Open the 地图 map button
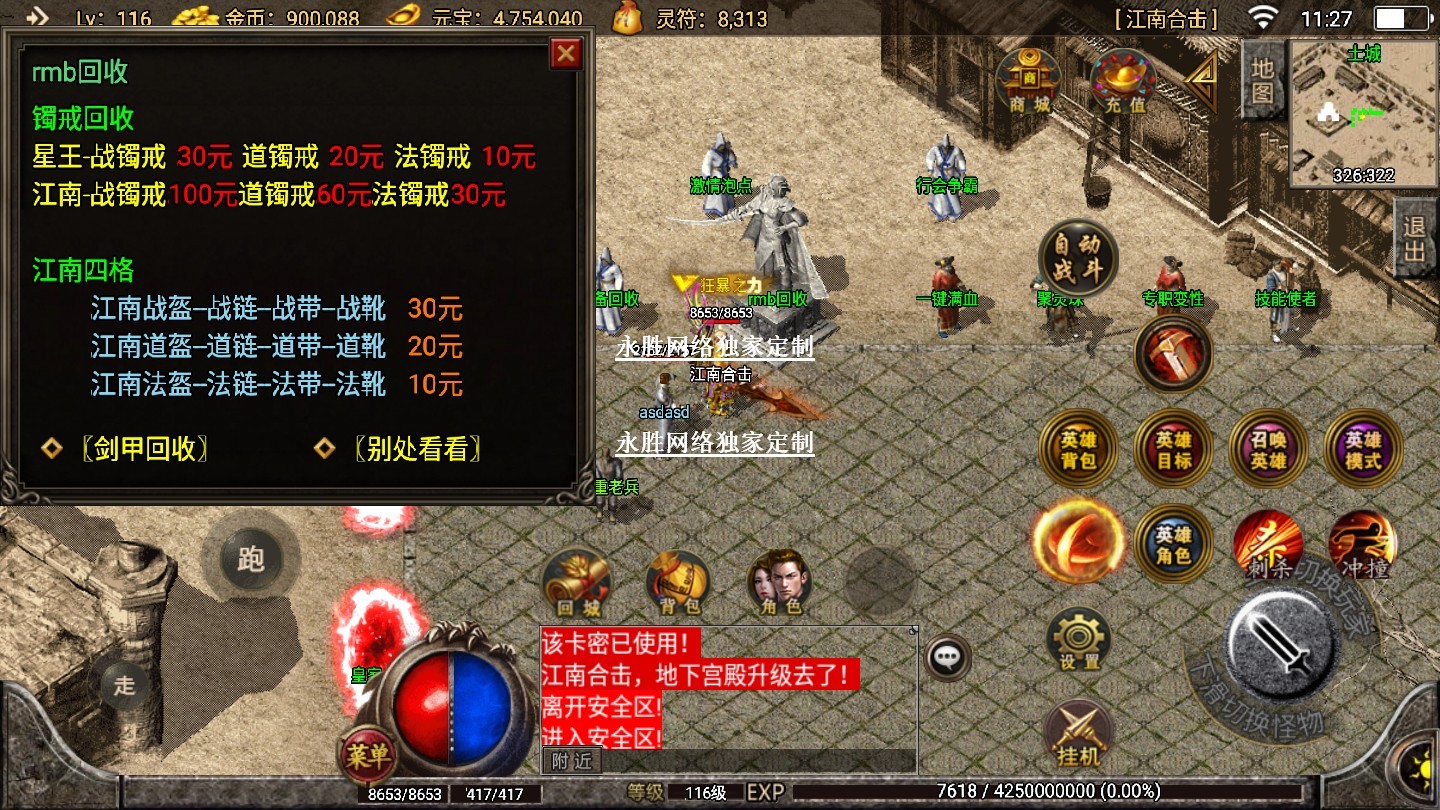This screenshot has height=810, width=1440. point(1262,79)
